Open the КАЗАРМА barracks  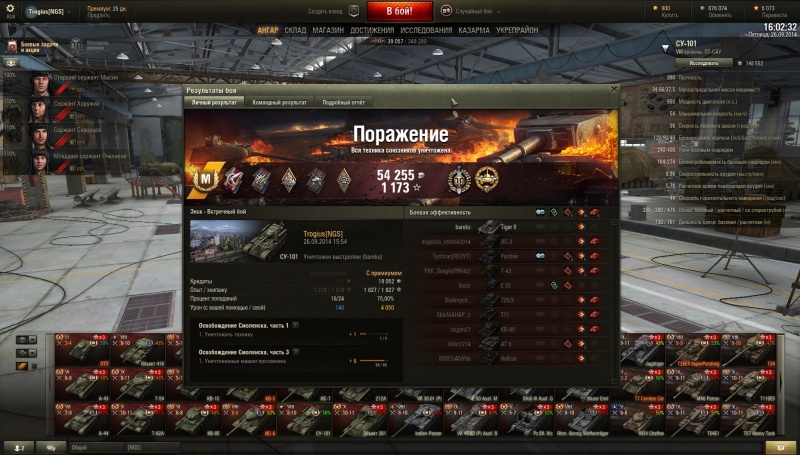point(475,30)
